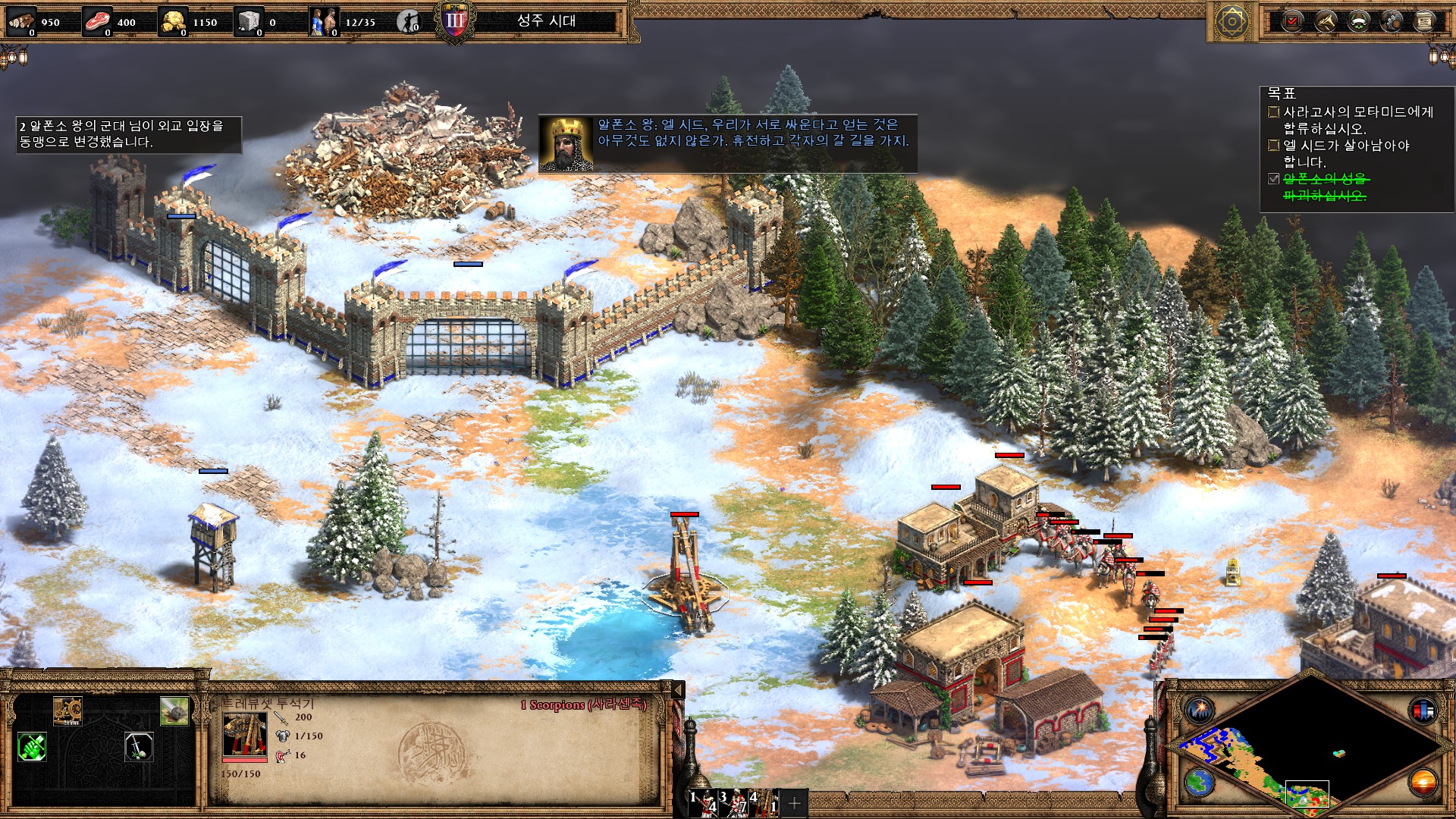Open the laurel wreath button
The height and width of the screenshot is (819, 1456).
click(1358, 21)
